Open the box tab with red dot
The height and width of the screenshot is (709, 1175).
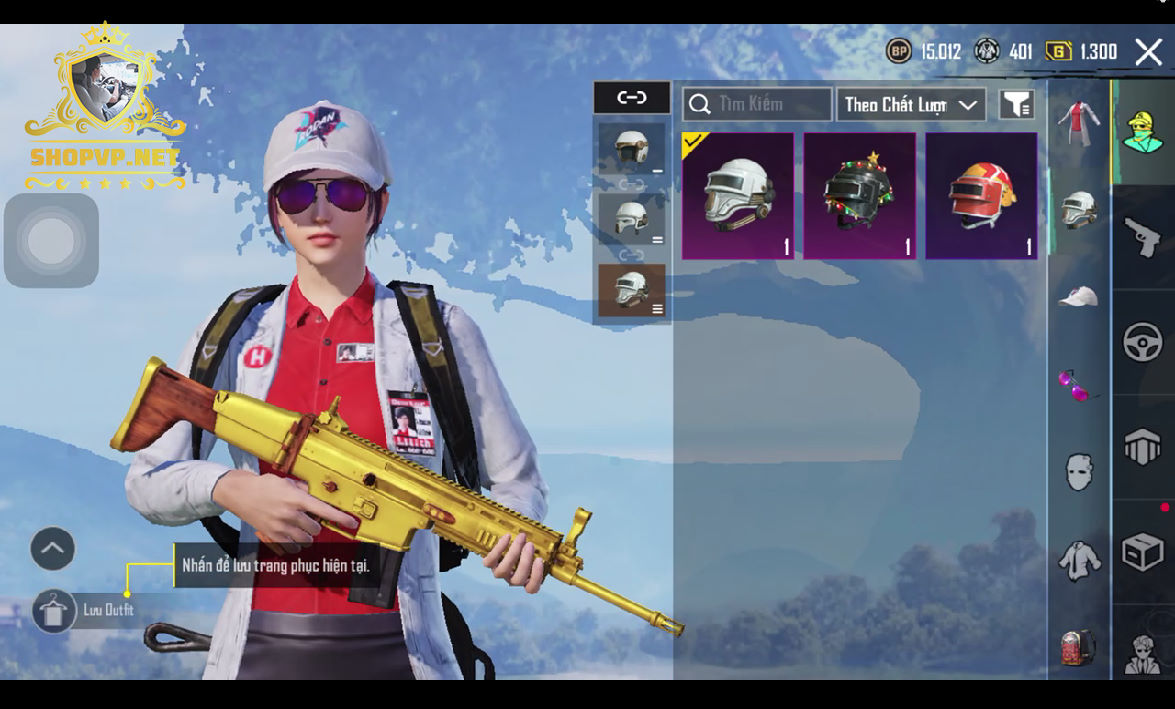coord(1143,551)
